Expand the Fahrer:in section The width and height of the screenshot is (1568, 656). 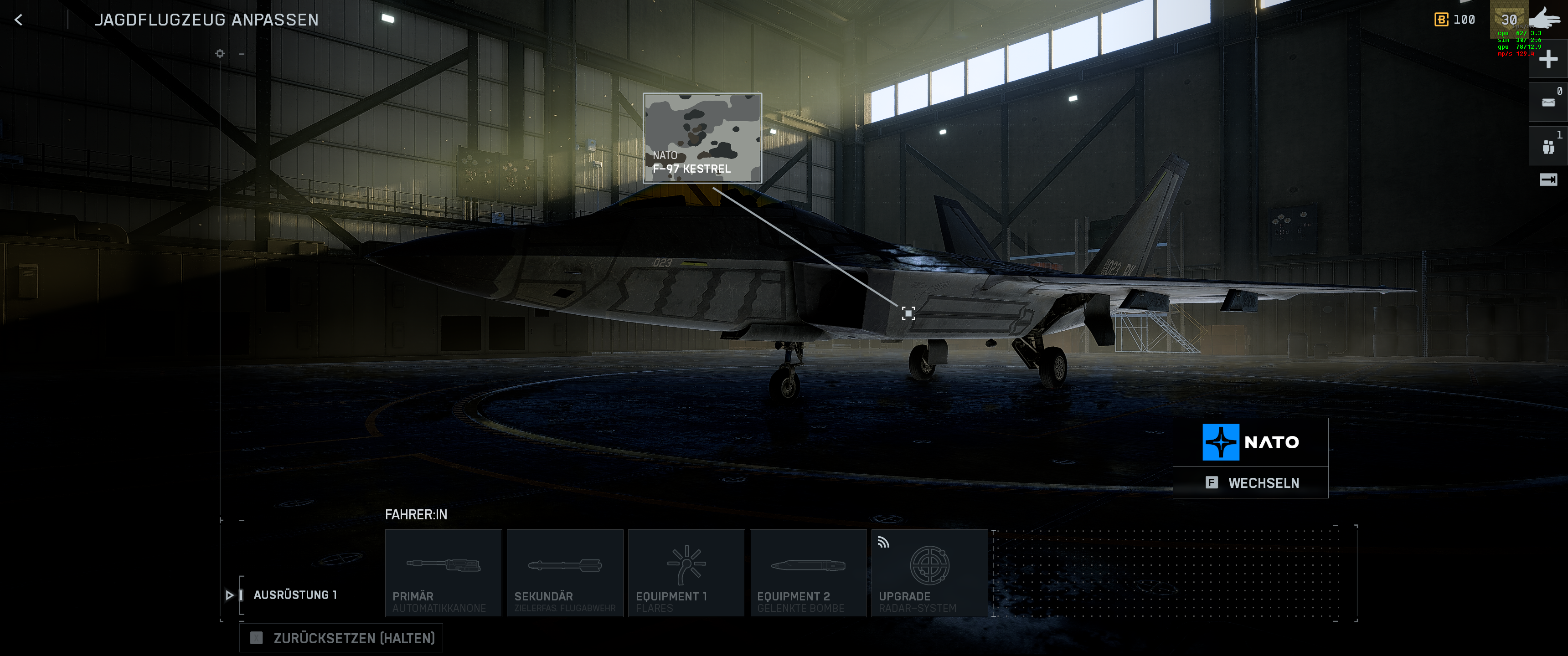point(416,514)
